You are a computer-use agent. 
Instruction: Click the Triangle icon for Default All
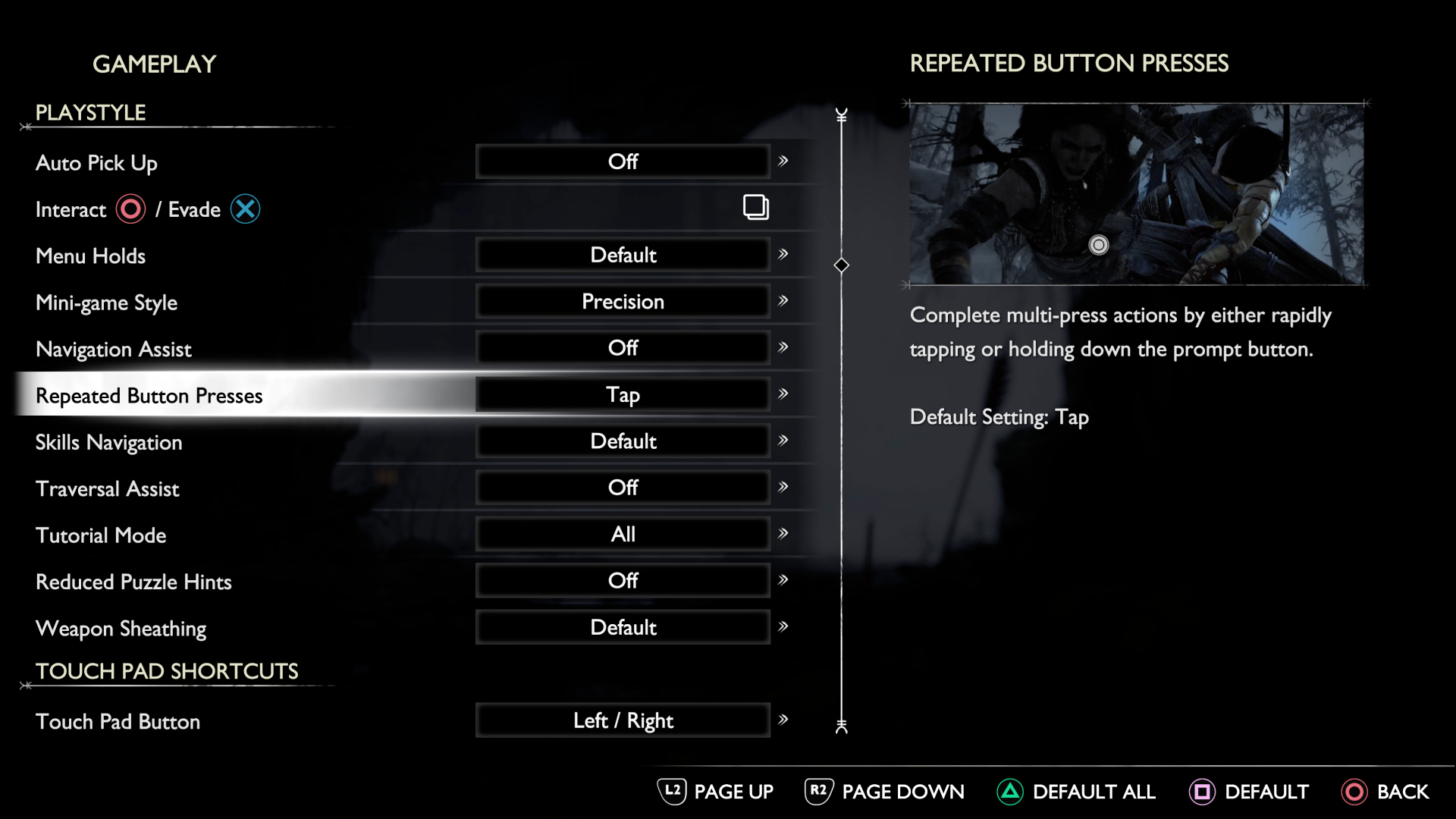1011,792
